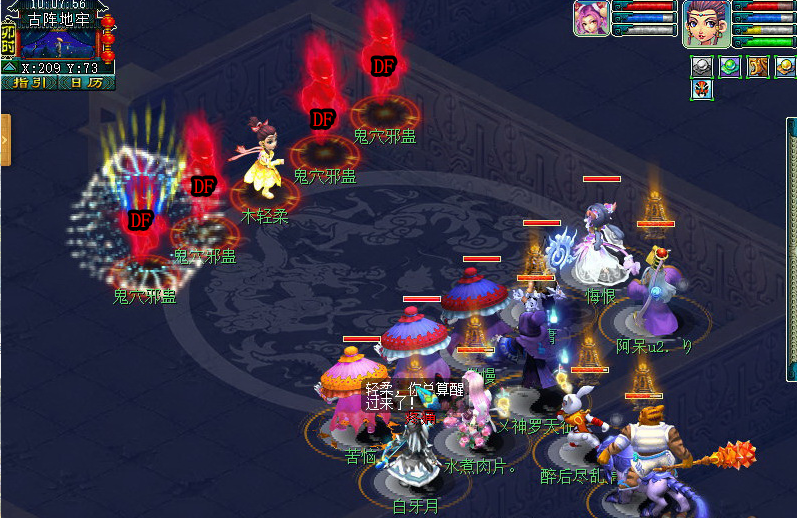
Task: Toggle the triangle arrow beside the coordinates
Action: (x=9, y=68)
